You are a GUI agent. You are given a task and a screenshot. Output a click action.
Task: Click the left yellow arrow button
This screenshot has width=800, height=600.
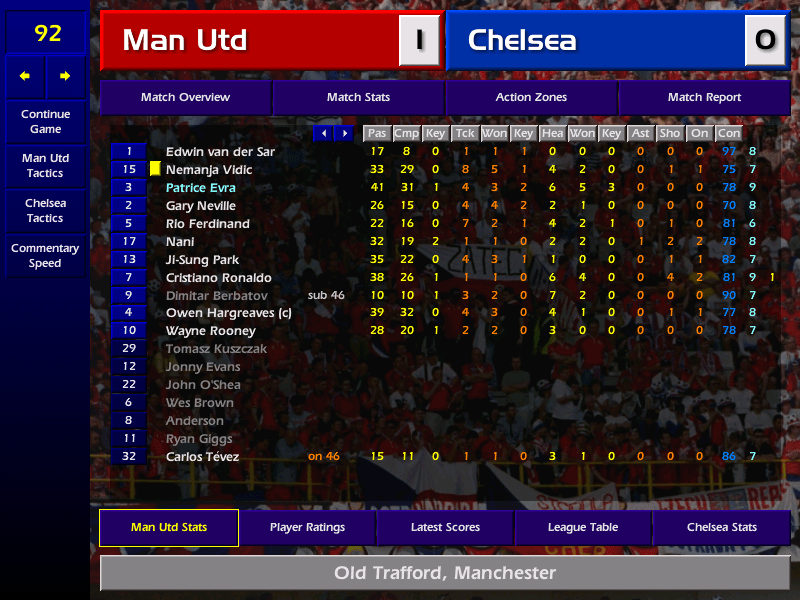(x=25, y=76)
